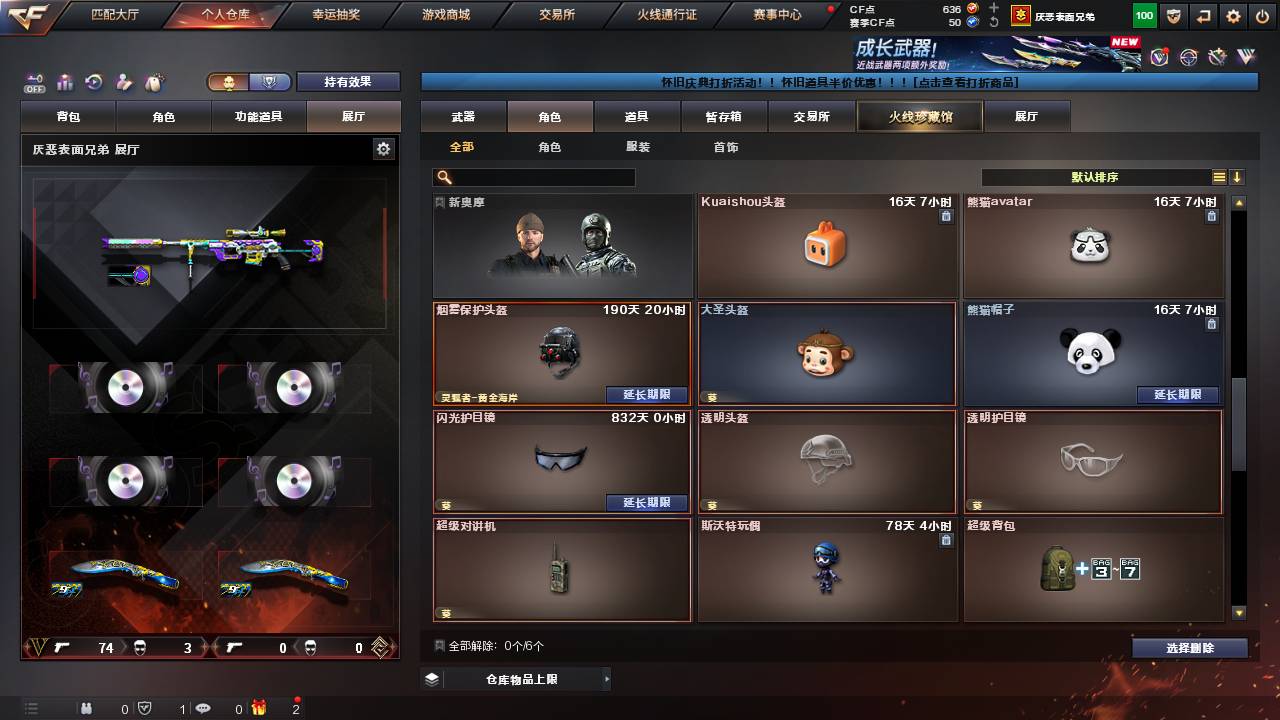Open the settings gear at top right
The height and width of the screenshot is (720, 1280).
(x=1232, y=15)
